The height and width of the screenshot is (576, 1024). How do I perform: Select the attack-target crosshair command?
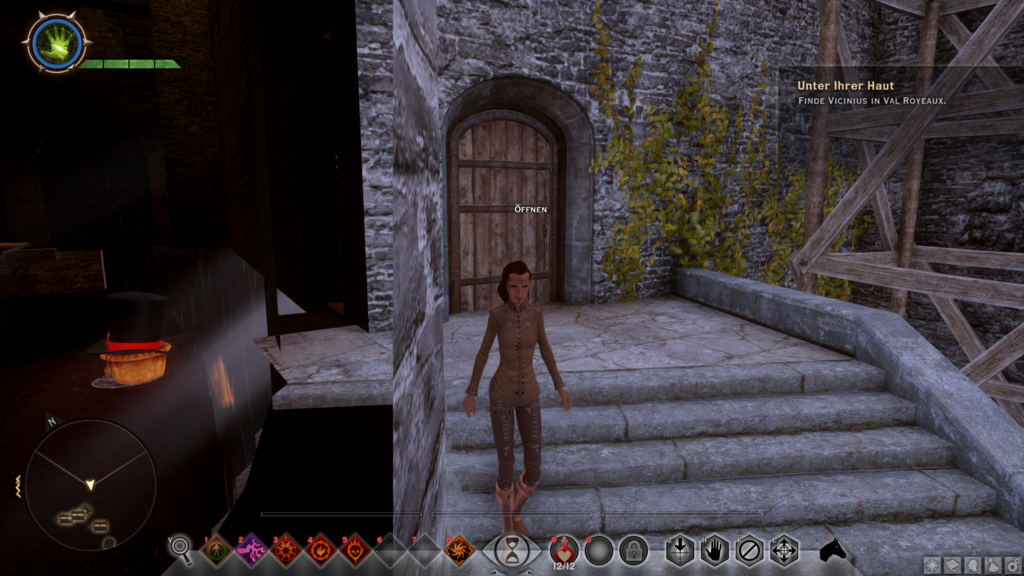[680, 550]
